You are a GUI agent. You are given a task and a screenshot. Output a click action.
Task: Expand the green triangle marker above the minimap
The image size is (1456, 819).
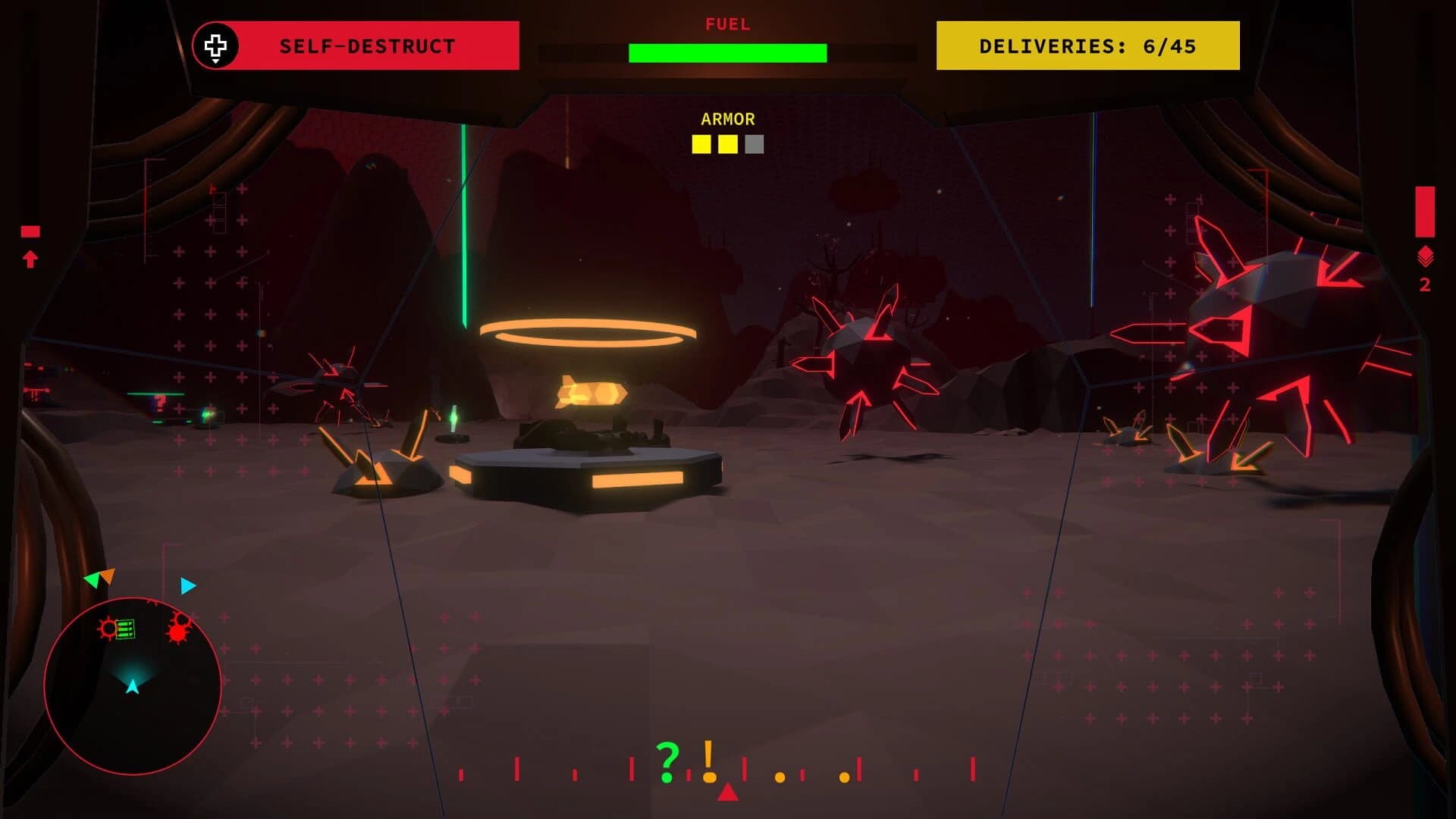91,580
